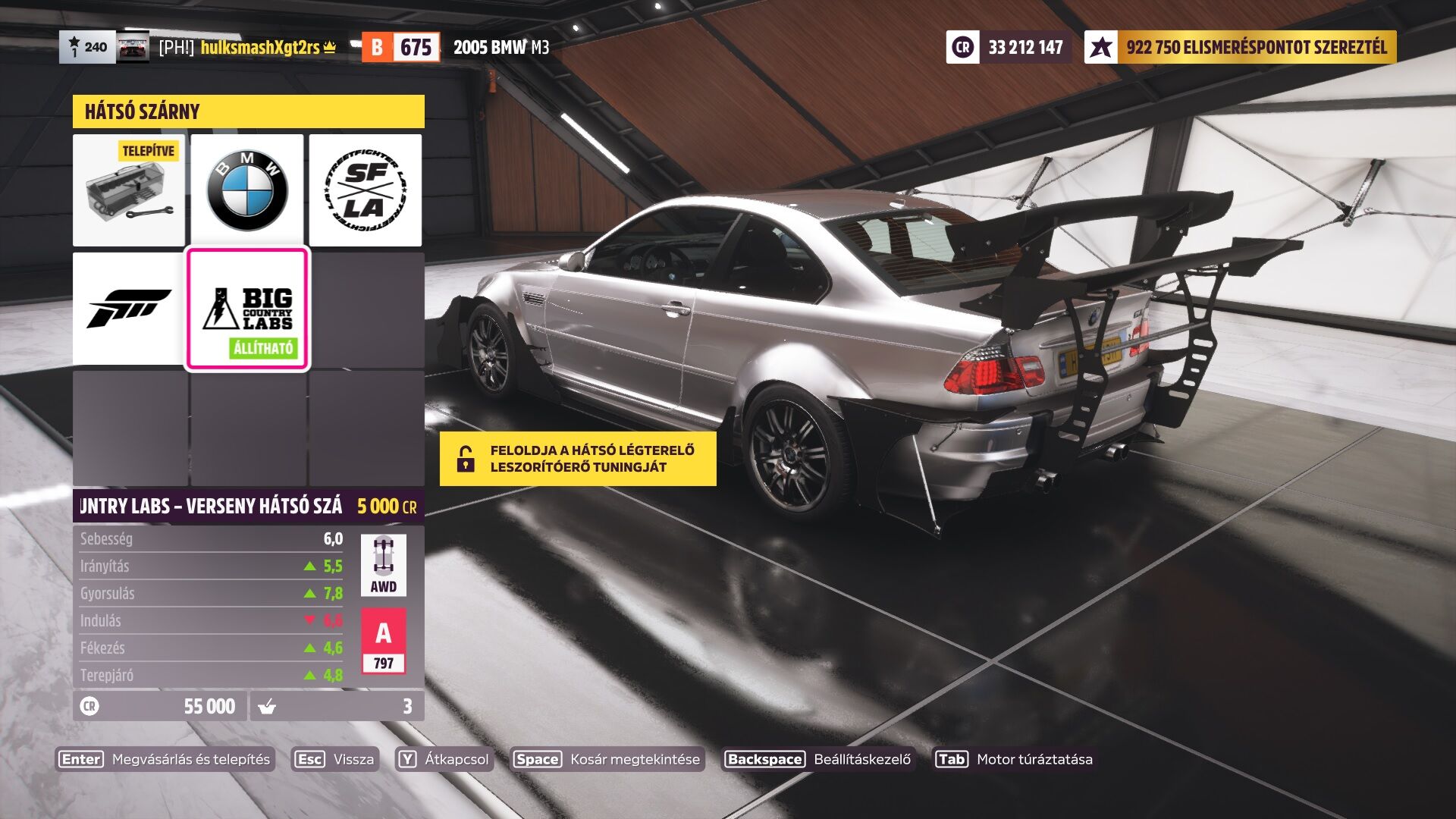The height and width of the screenshot is (819, 1456).
Task: Click Megvásárlás és telepítés to buy and install
Action: pos(165,759)
